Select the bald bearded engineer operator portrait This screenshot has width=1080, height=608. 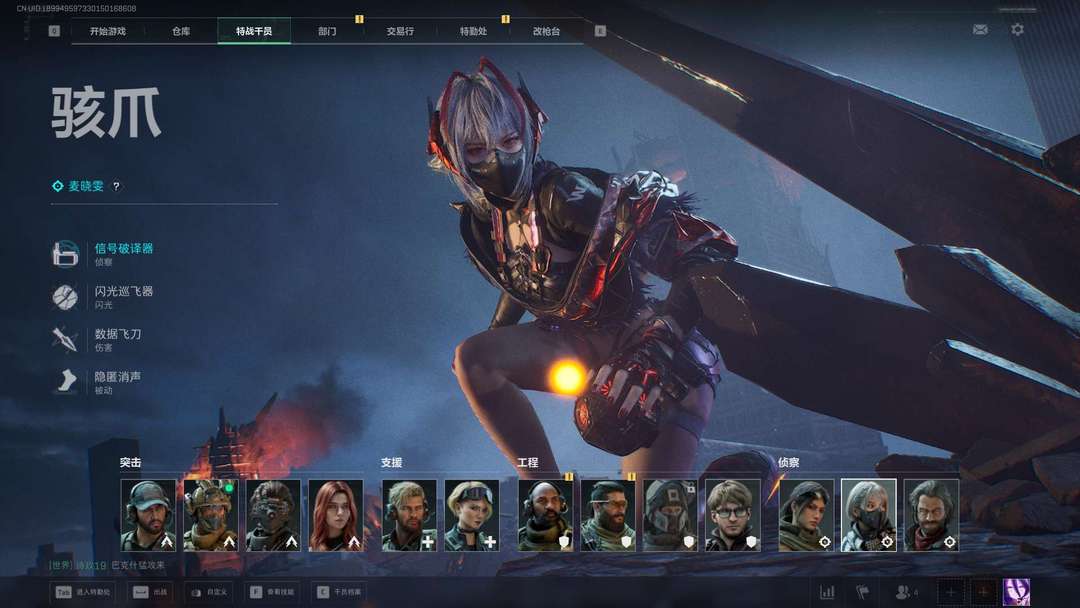point(545,515)
